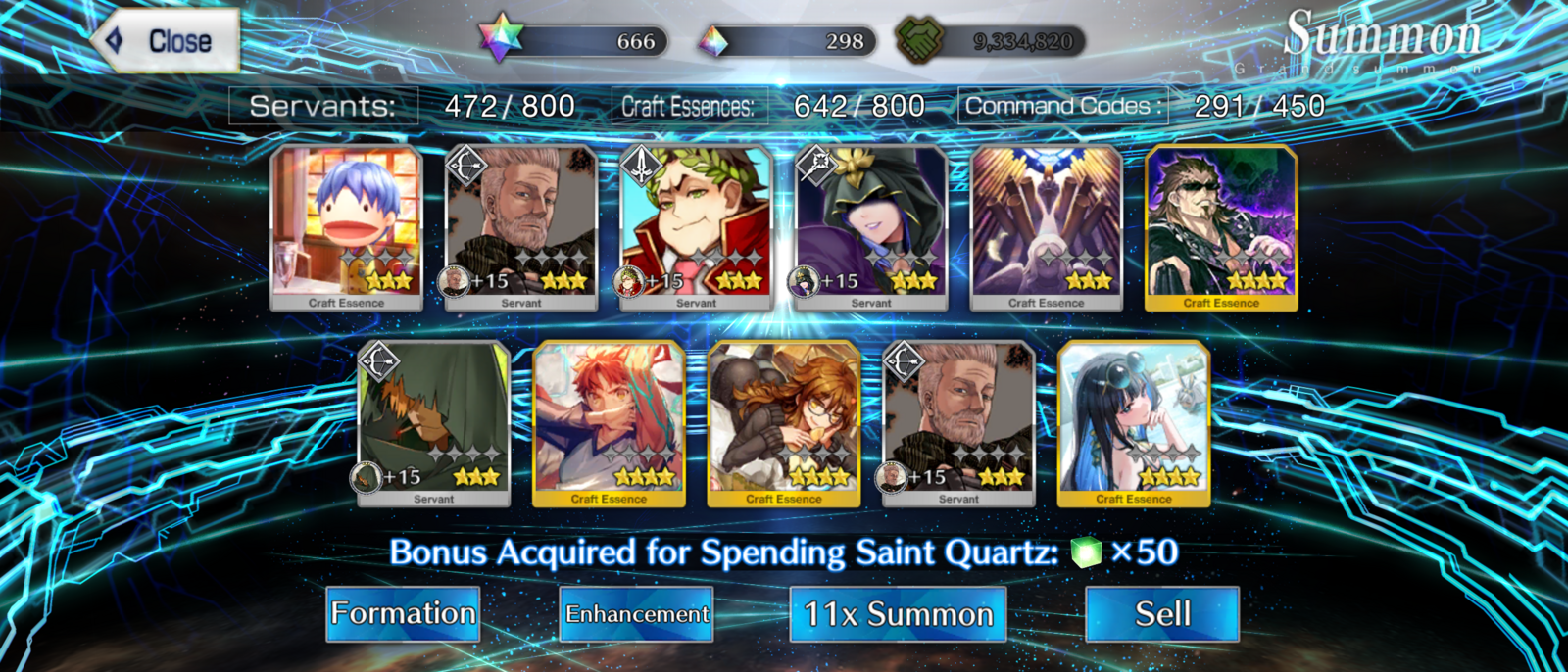Open the Sell menu
The width and height of the screenshot is (1568, 672).
(x=1162, y=614)
